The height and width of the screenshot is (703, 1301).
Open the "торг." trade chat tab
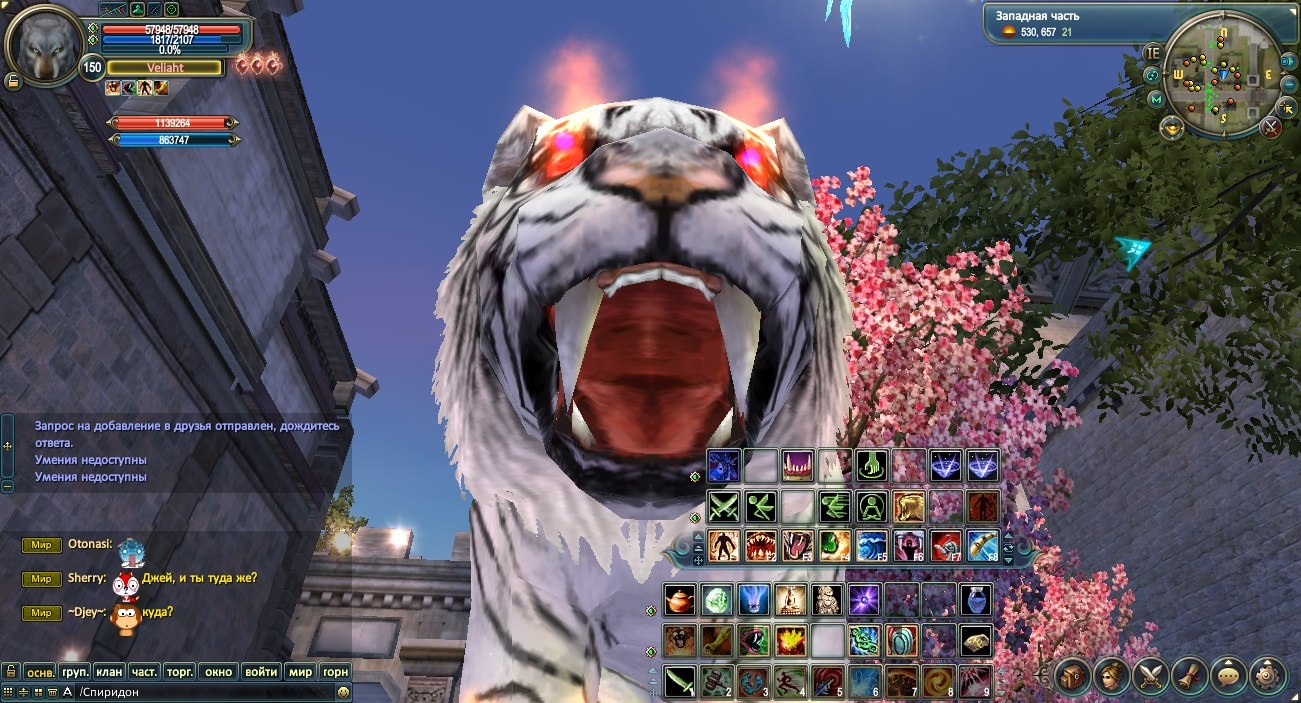(180, 672)
